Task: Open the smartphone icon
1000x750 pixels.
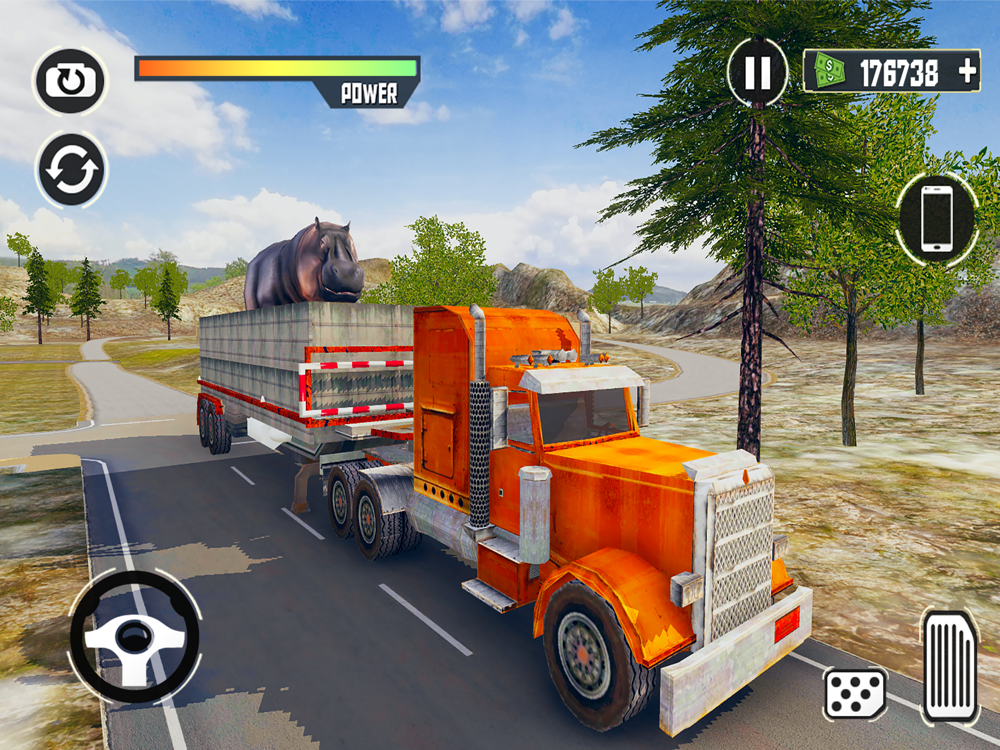Action: [x=936, y=219]
